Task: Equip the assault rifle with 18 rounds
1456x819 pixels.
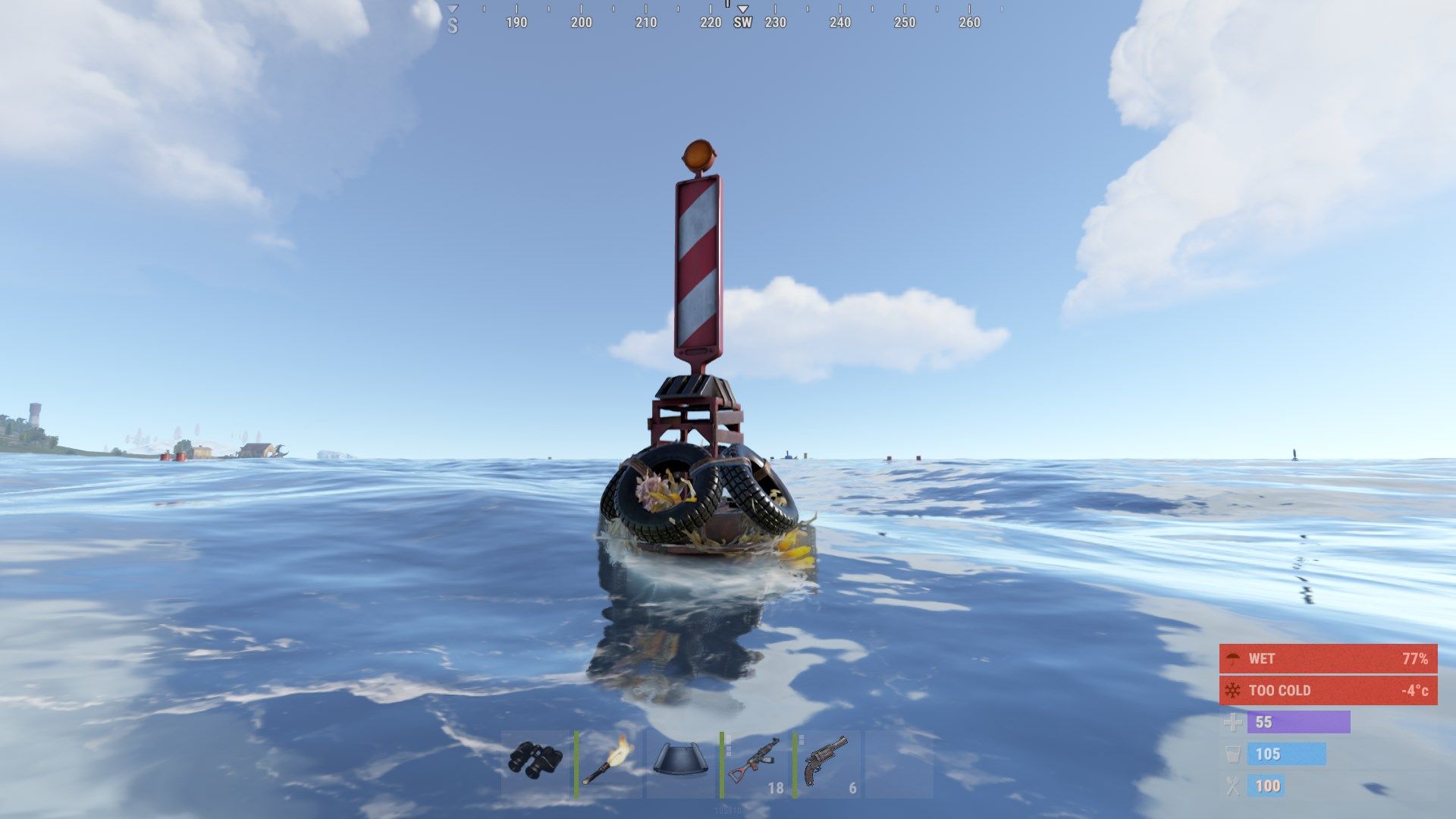Action: (x=754, y=763)
